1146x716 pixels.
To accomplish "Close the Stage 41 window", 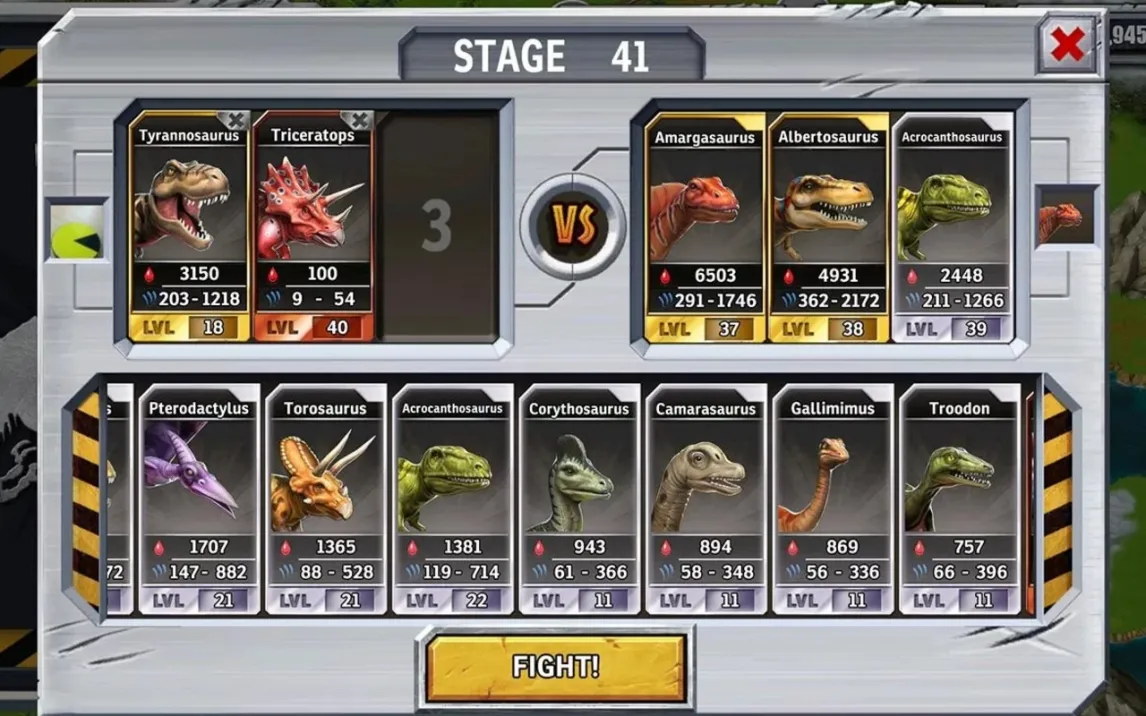I will tap(1067, 44).
